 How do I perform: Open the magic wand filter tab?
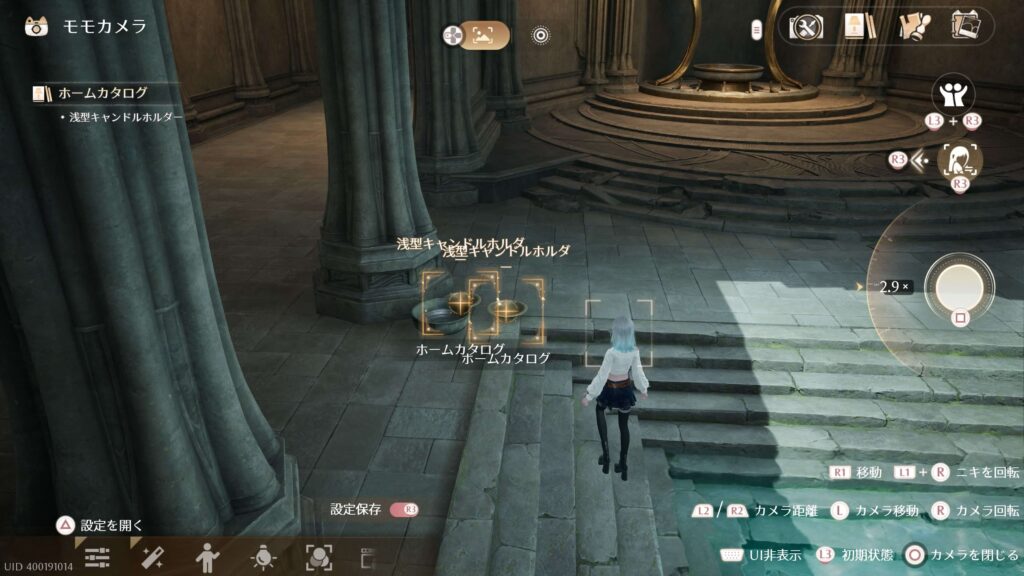(153, 557)
